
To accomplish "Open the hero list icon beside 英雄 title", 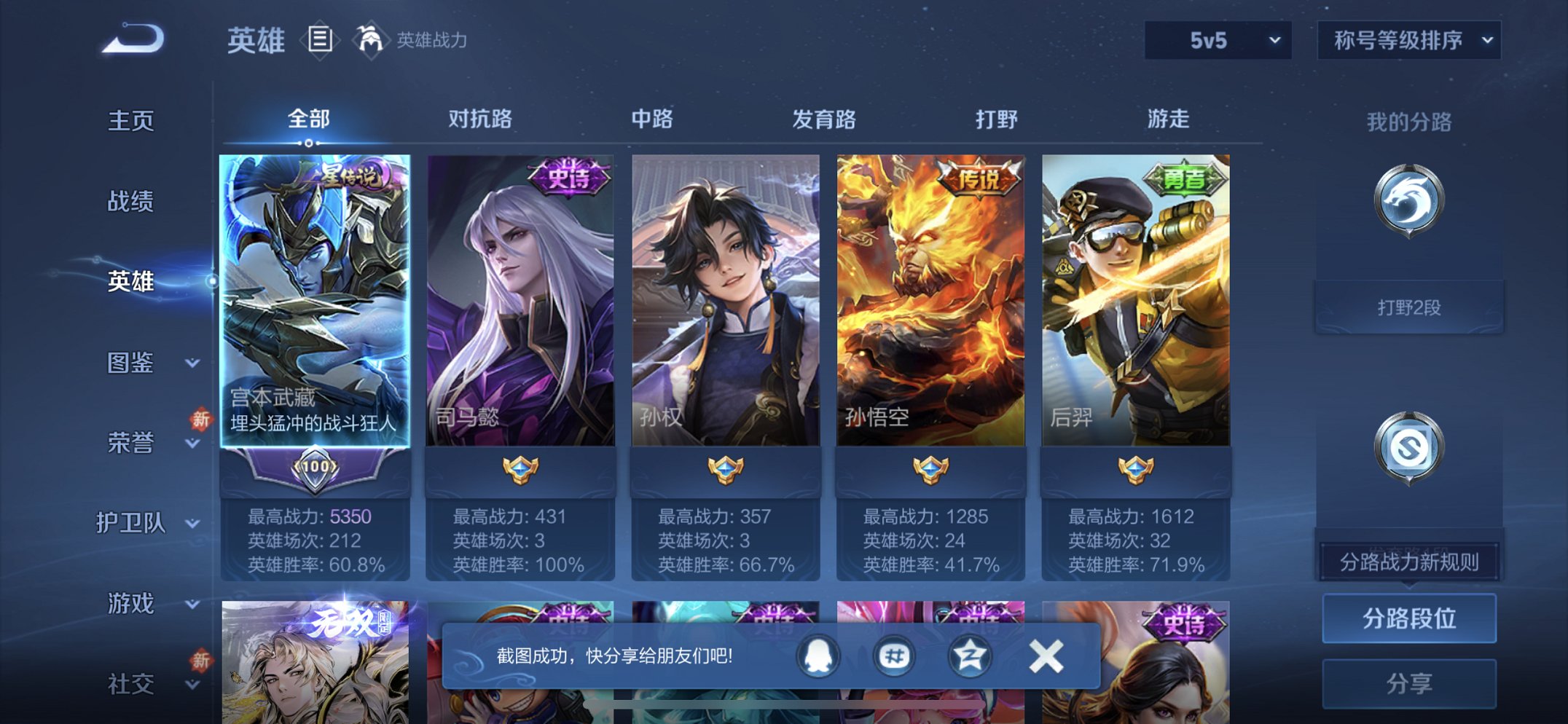I will pos(321,40).
